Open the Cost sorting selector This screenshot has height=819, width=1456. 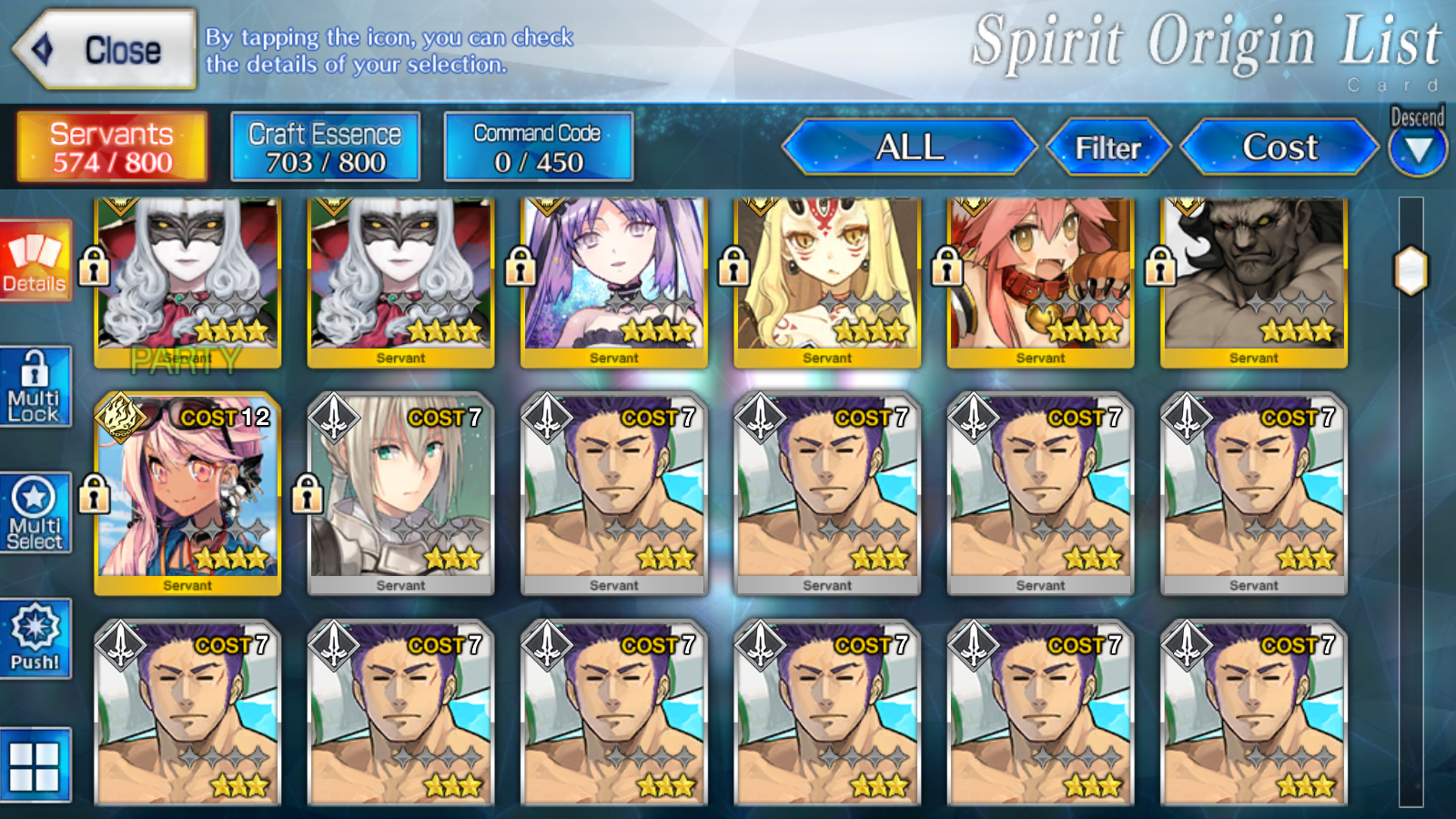(x=1279, y=147)
